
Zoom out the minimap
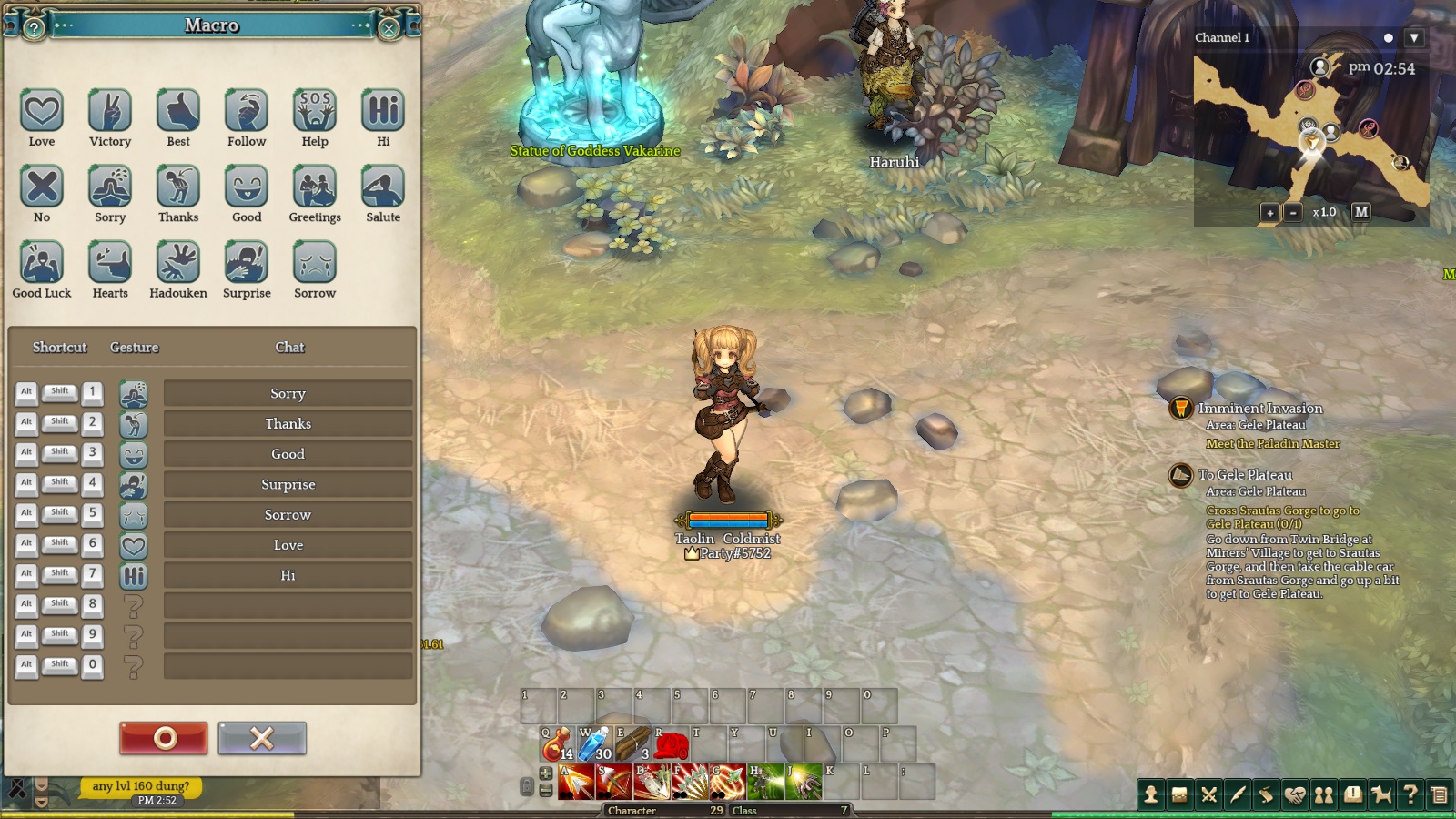[1293, 212]
